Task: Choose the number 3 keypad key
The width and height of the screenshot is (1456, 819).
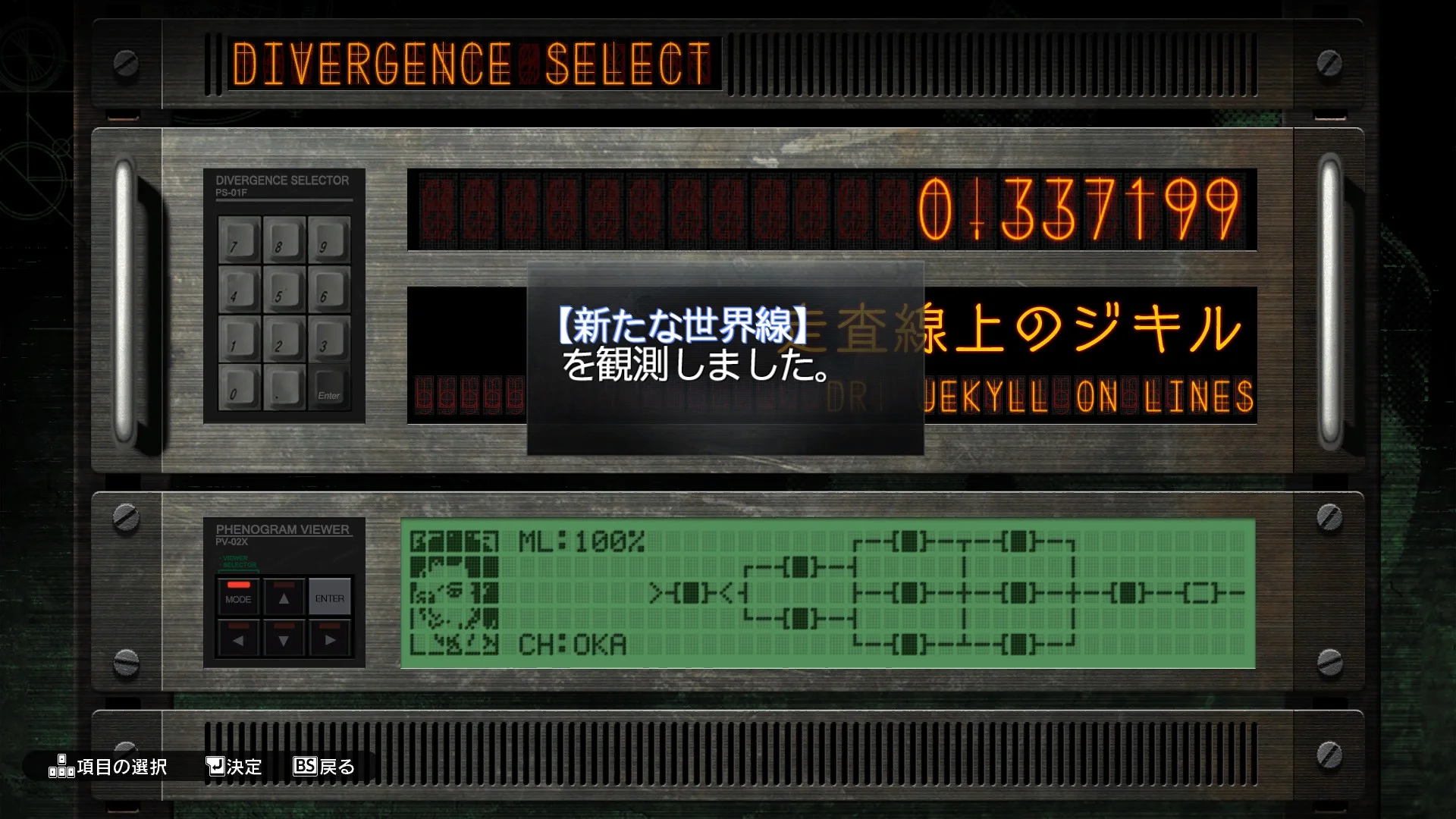Action: click(329, 338)
